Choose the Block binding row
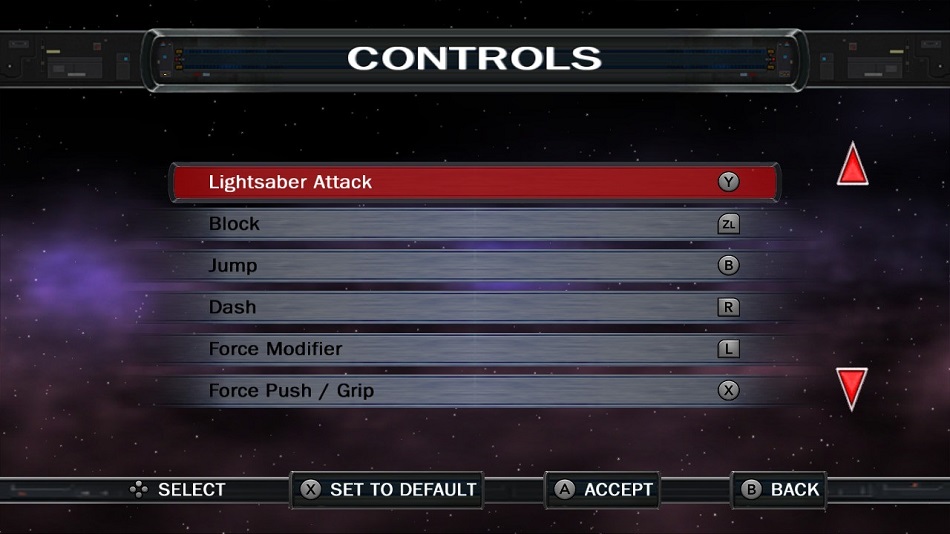This screenshot has width=950, height=534. point(474,224)
